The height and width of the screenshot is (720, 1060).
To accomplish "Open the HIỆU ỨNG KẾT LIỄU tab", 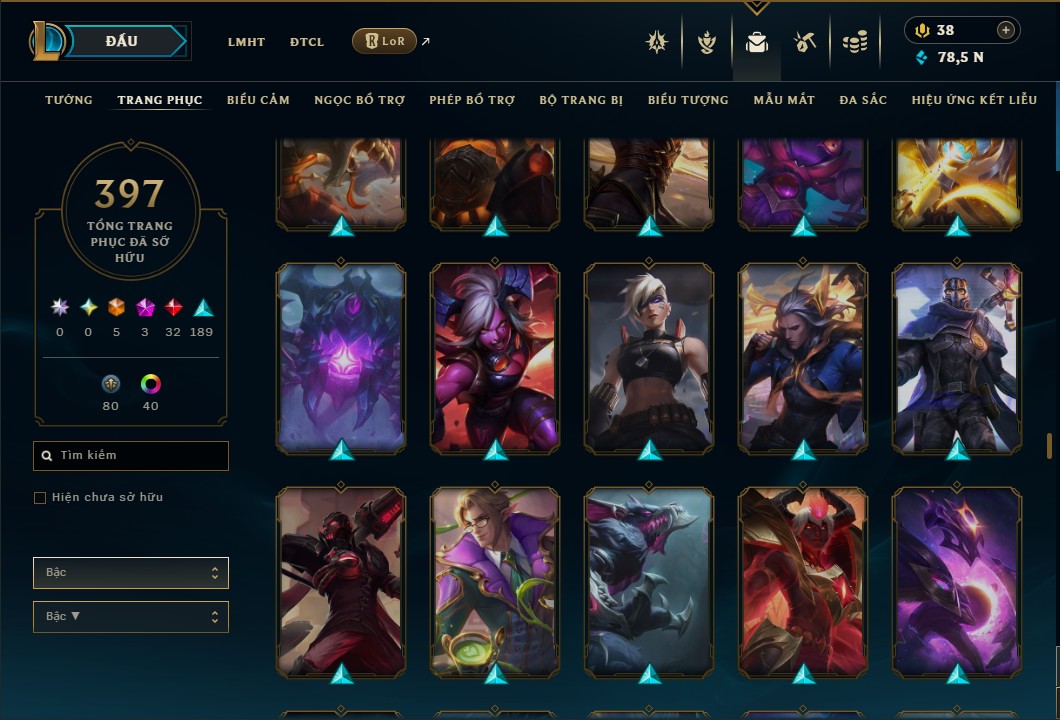I will click(x=974, y=100).
